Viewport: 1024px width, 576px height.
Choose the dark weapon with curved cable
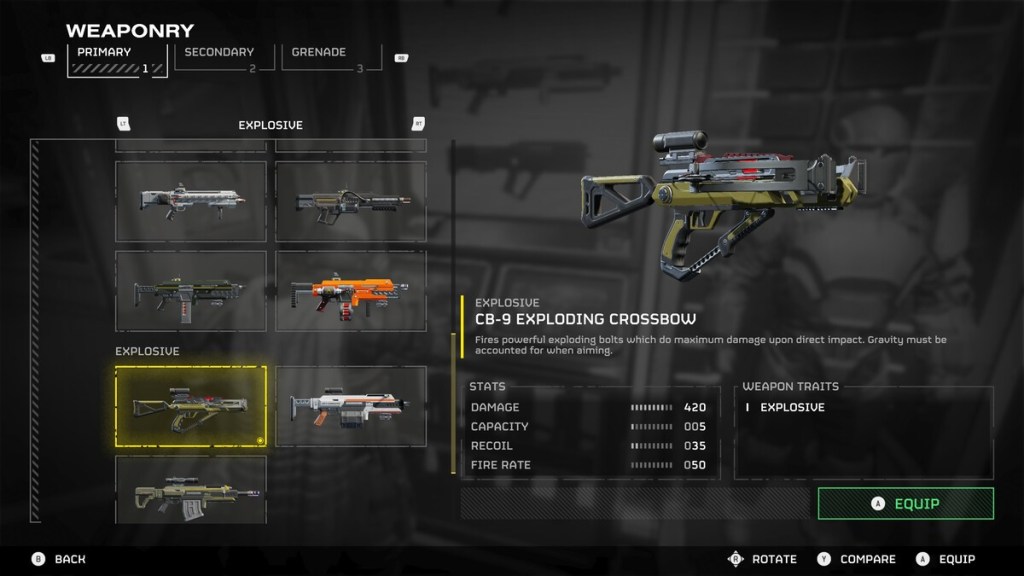(x=350, y=201)
